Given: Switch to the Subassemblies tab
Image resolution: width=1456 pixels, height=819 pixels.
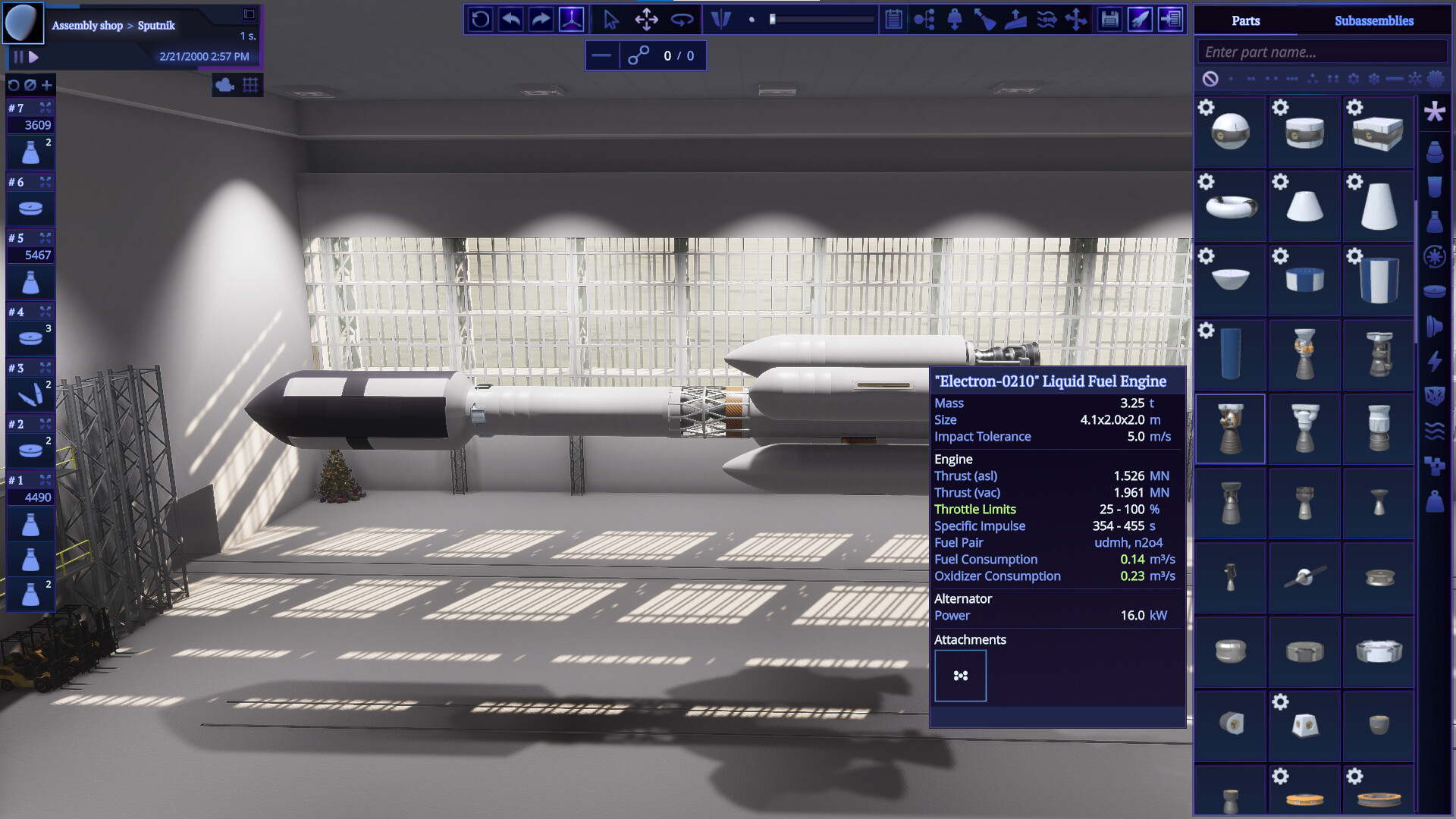Looking at the screenshot, I should click(1374, 20).
